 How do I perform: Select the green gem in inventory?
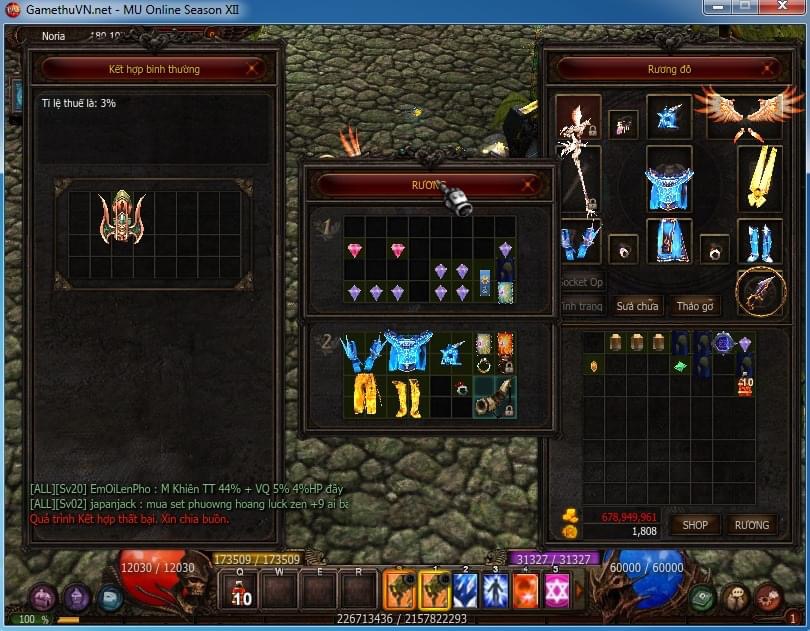tap(681, 366)
